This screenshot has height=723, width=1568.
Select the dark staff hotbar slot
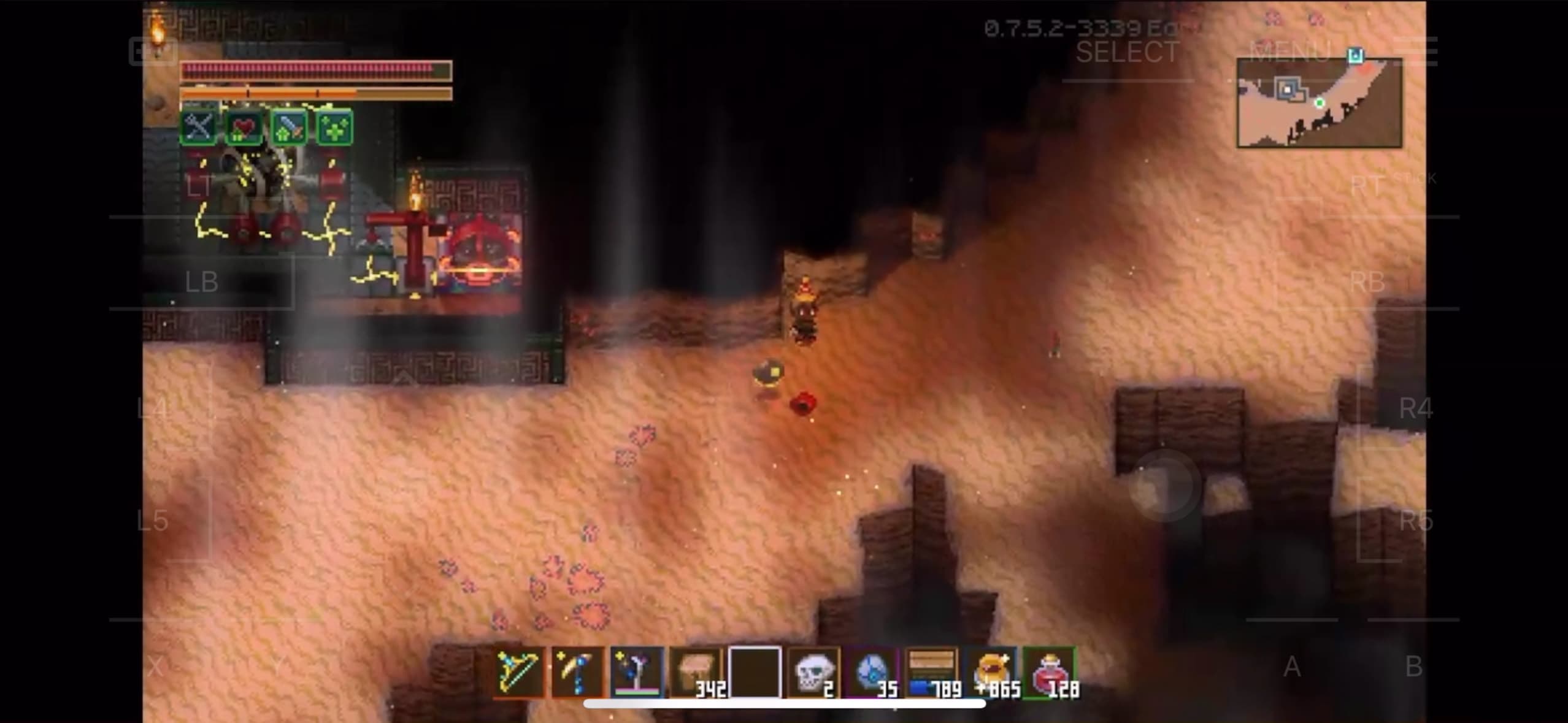tap(637, 672)
